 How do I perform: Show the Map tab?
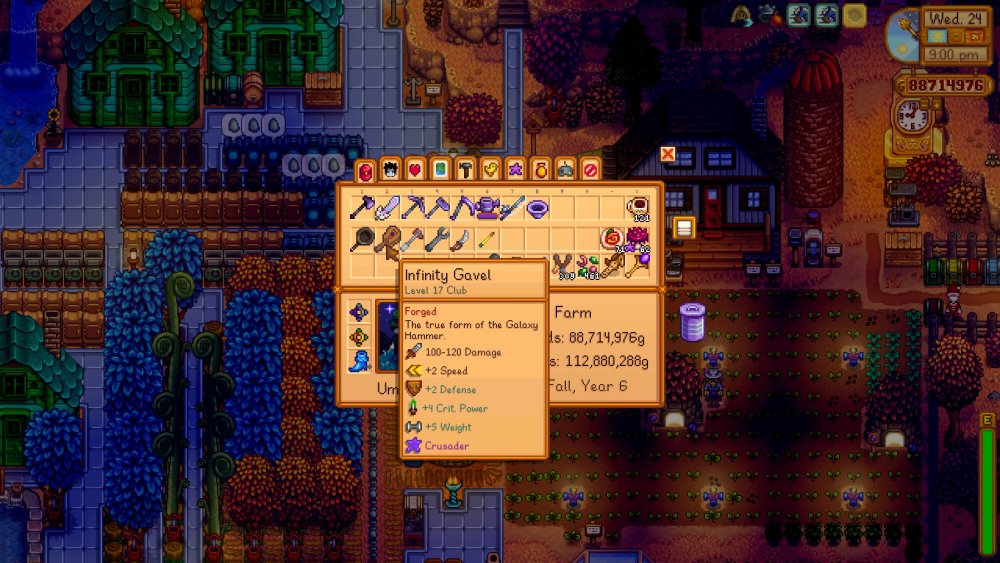pyautogui.click(x=440, y=169)
